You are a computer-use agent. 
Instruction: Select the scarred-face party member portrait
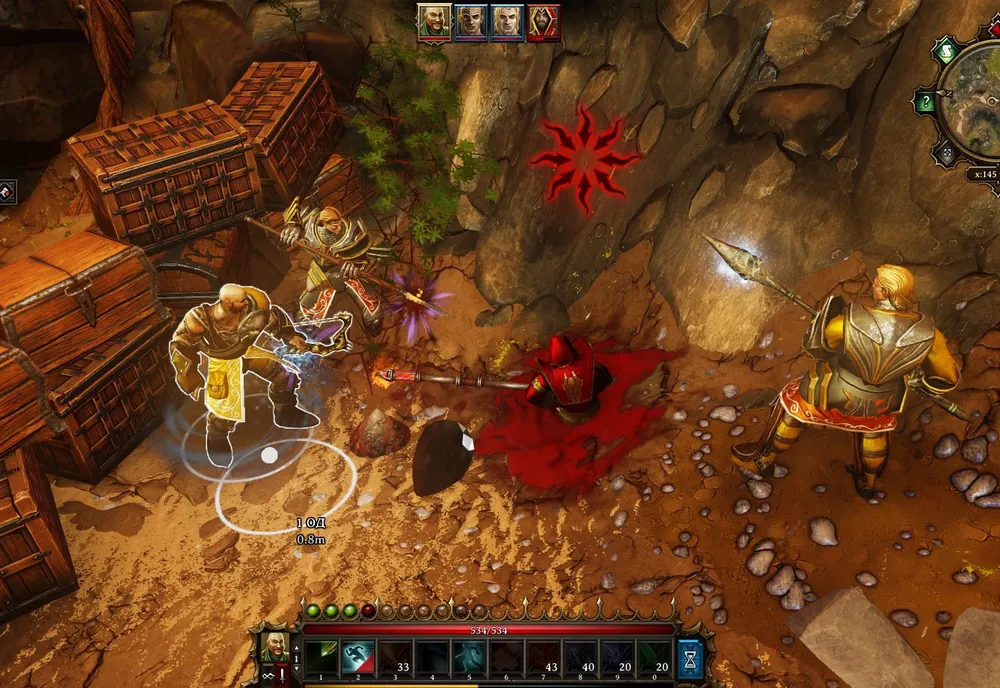tap(471, 21)
